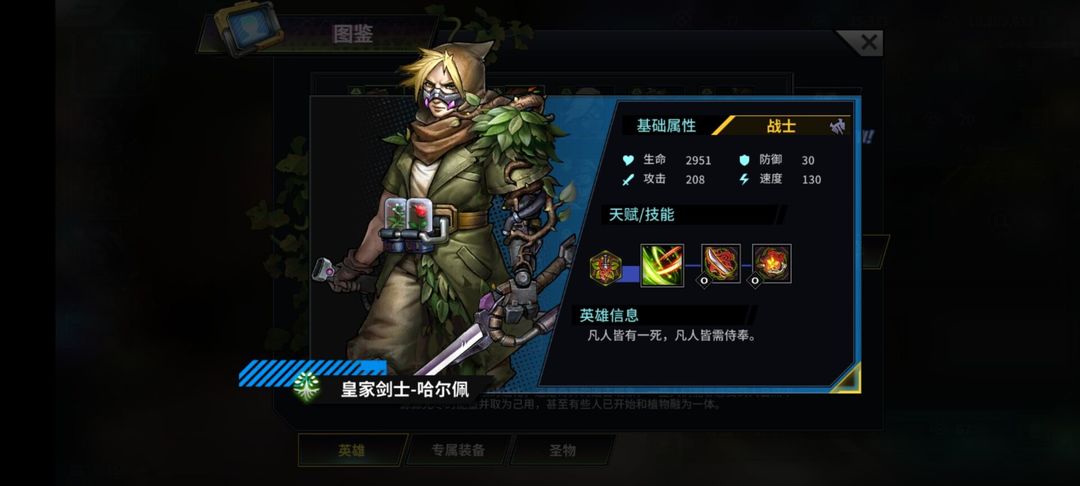Open the 专属装备 tab
This screenshot has width=1080, height=486.
coord(458,450)
